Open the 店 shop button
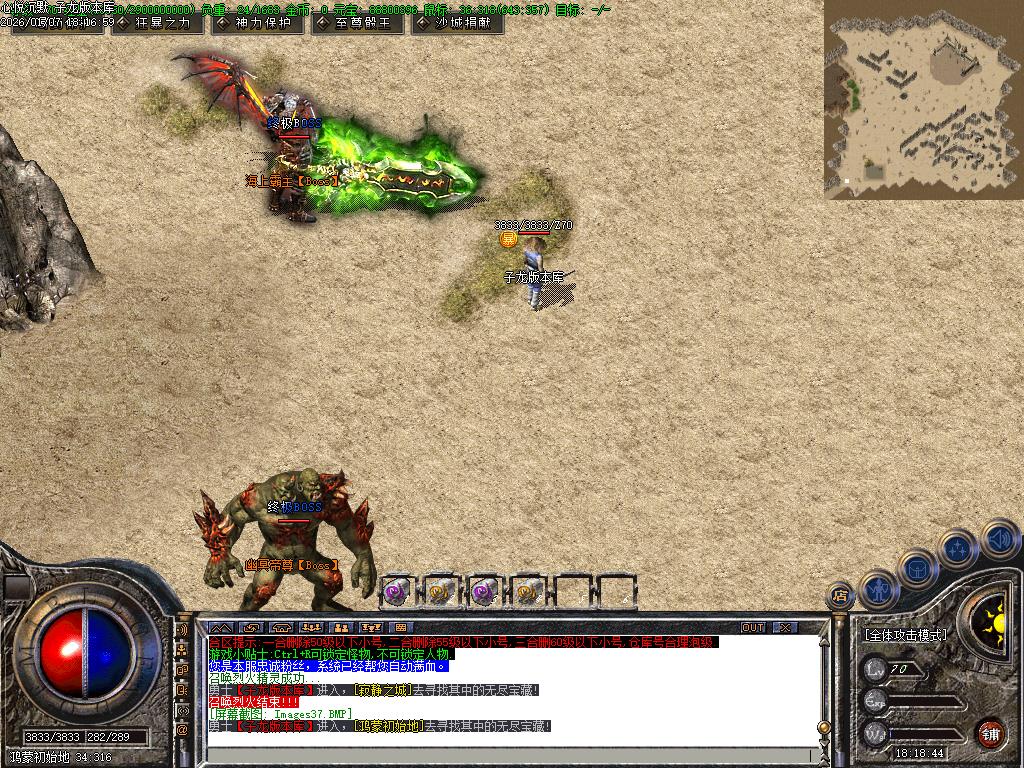This screenshot has height=768, width=1024. tap(840, 597)
